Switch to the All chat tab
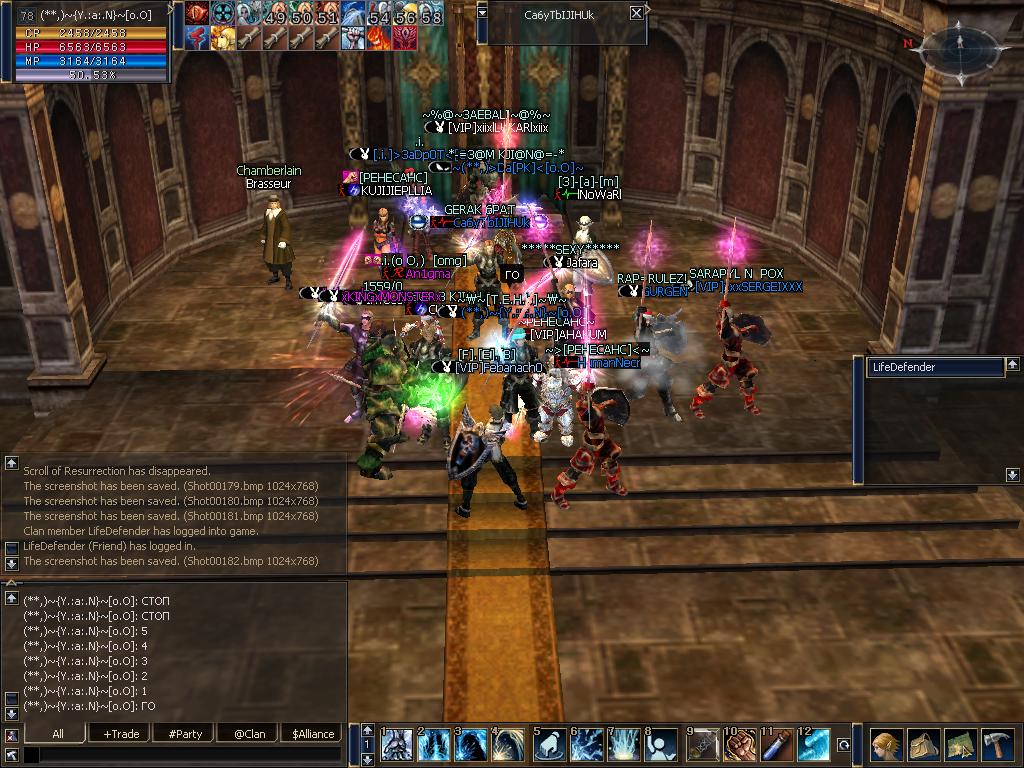This screenshot has height=768, width=1024. coord(57,733)
